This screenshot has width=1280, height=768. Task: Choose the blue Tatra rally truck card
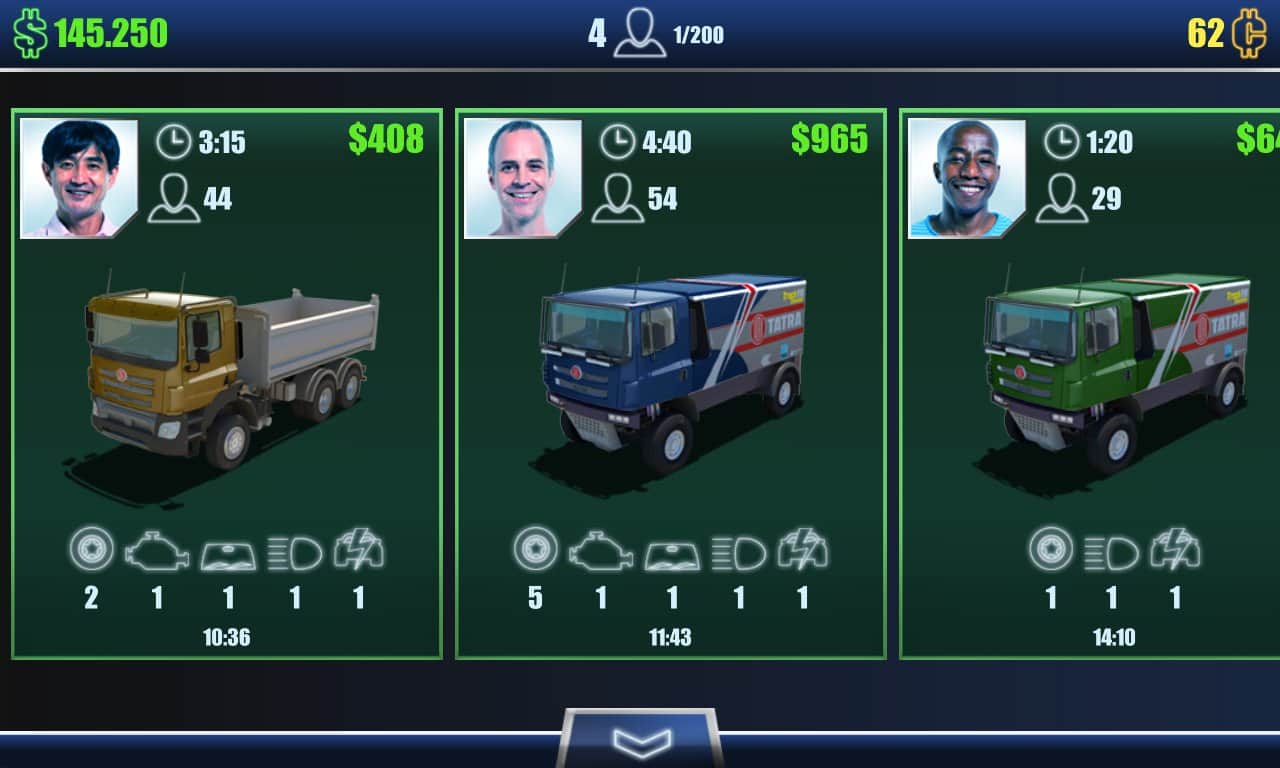coord(670,384)
